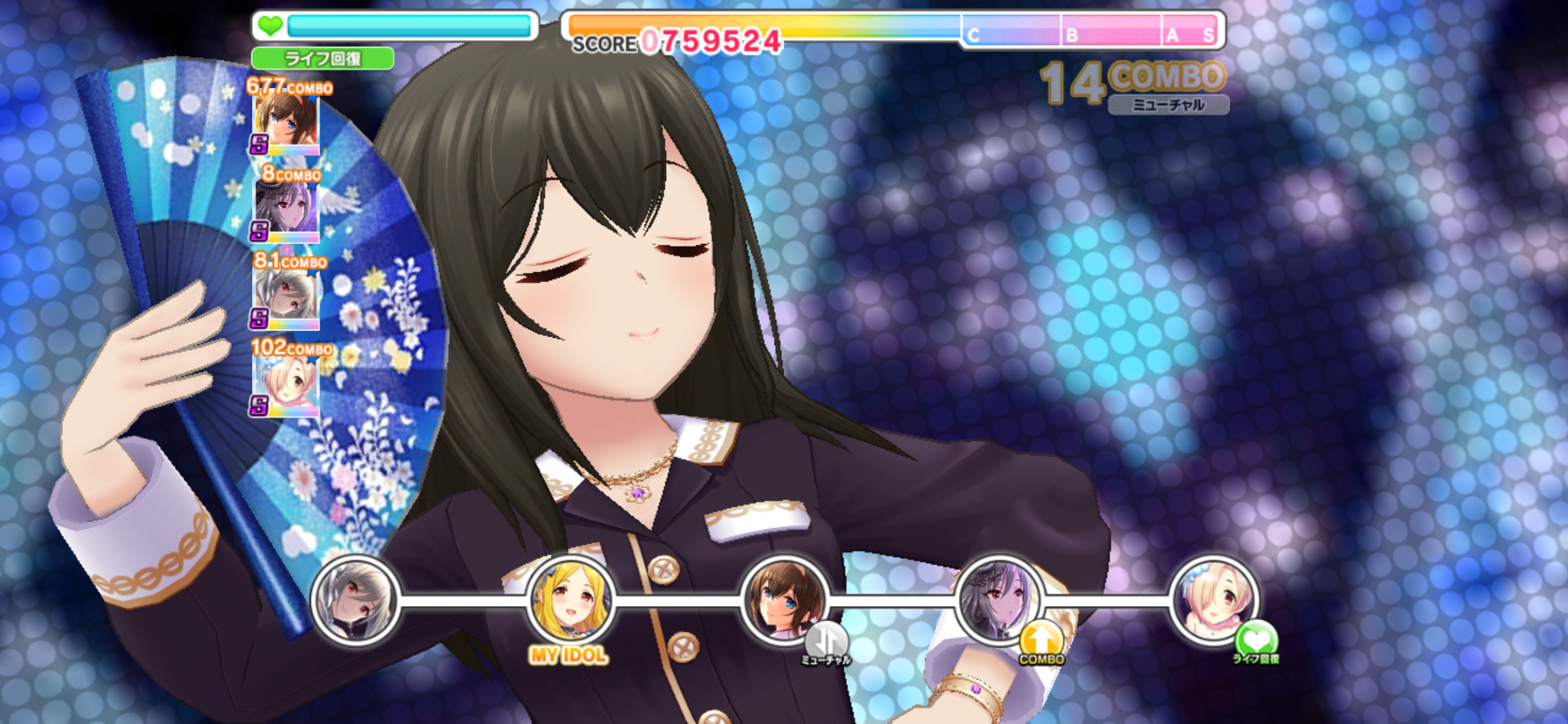This screenshot has height=724, width=1568.
Task: Tap the dark-haired idol circle with COMBO skill
Action: coord(999,599)
